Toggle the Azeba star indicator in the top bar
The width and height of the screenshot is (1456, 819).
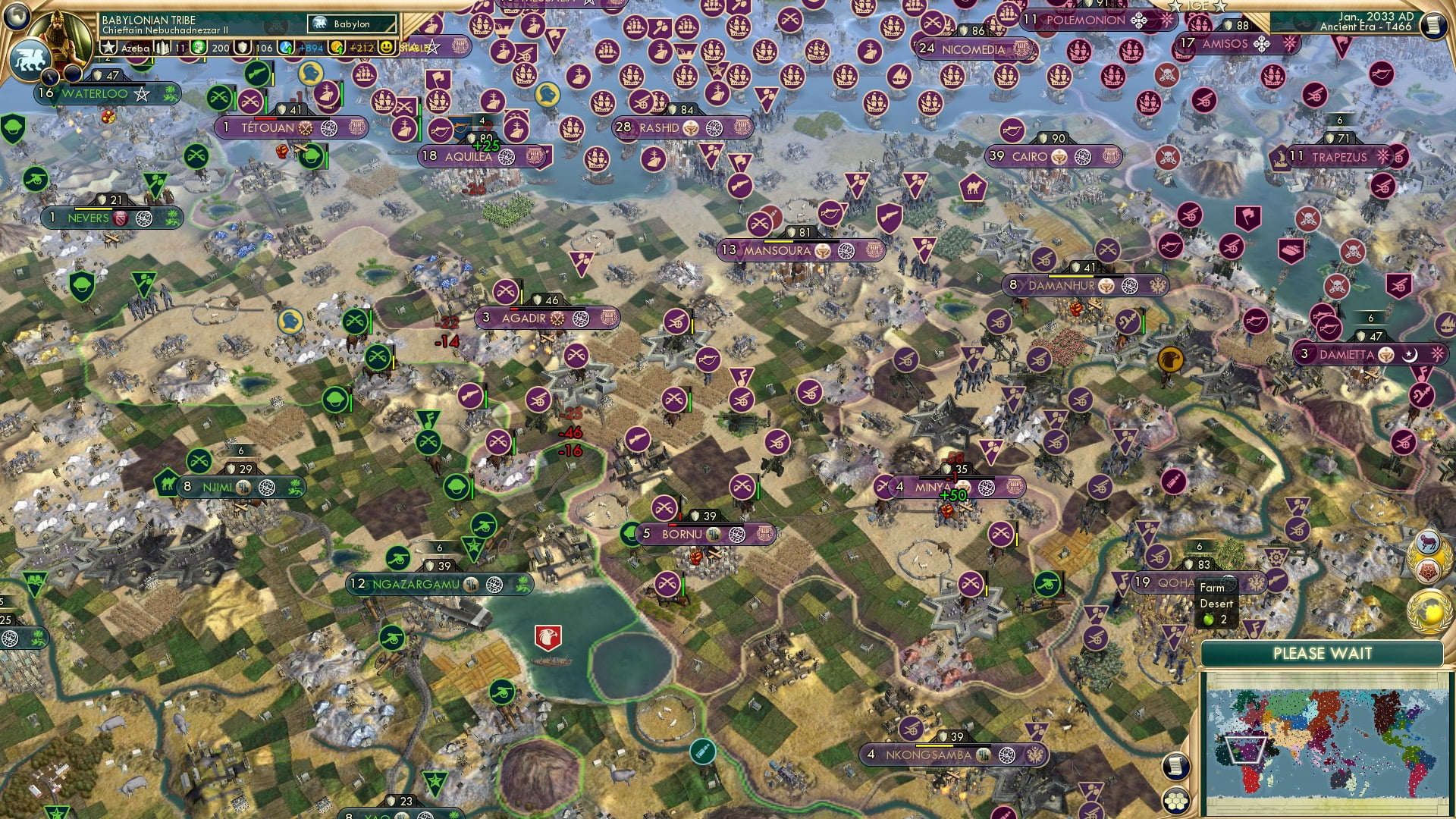(108, 47)
